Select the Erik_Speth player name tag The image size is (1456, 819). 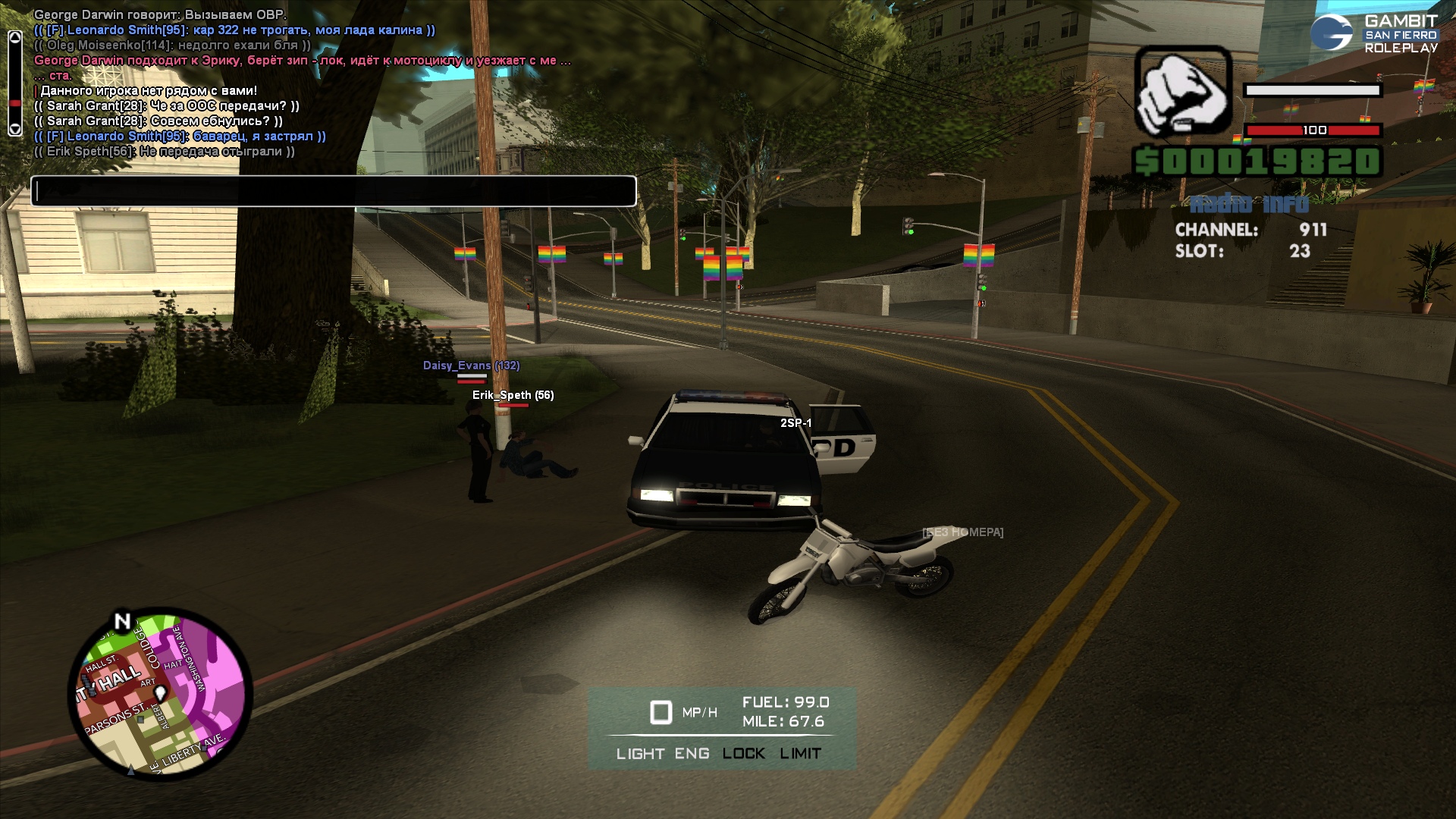[x=513, y=395]
